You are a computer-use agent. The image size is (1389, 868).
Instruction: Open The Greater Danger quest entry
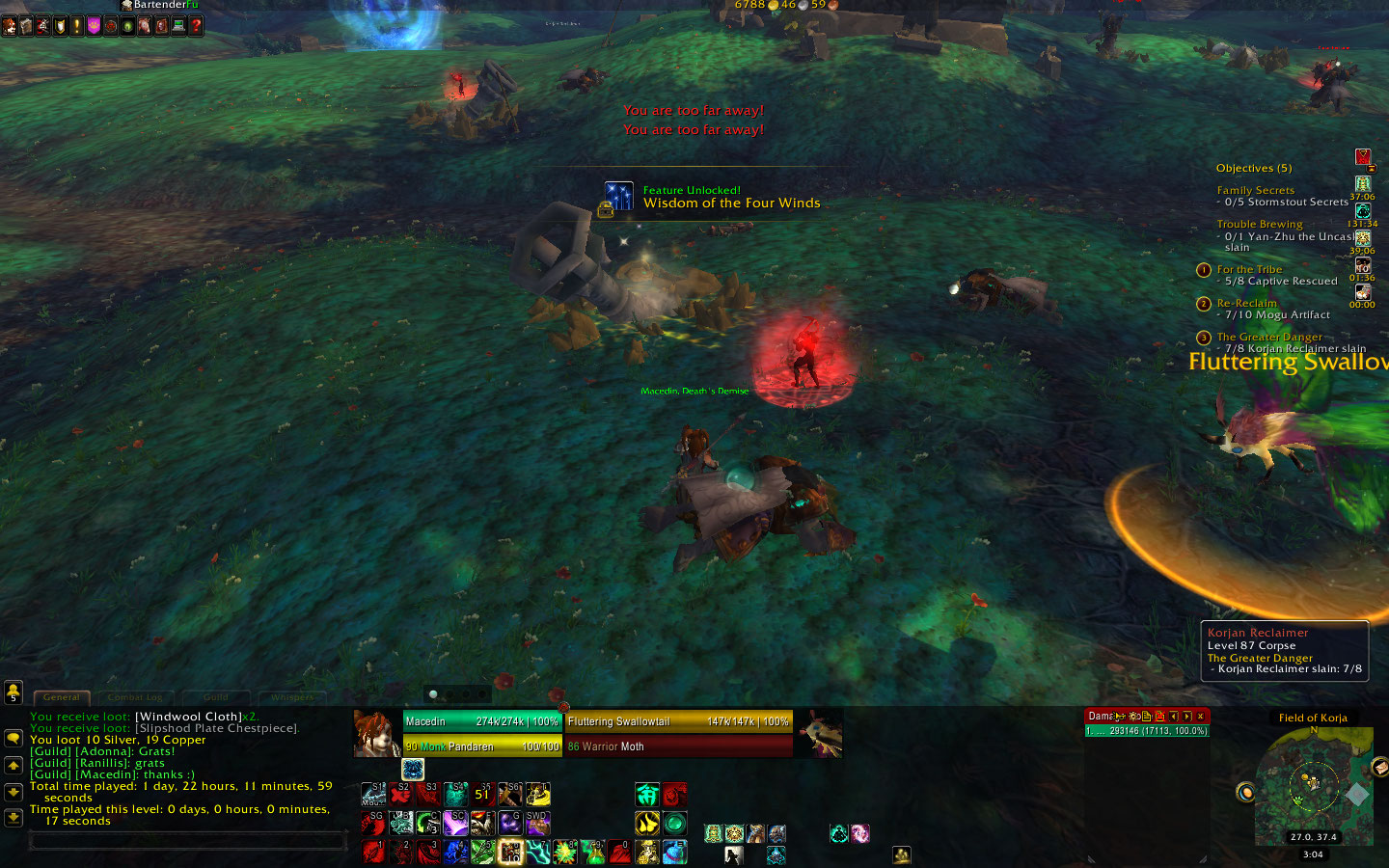click(x=1268, y=337)
